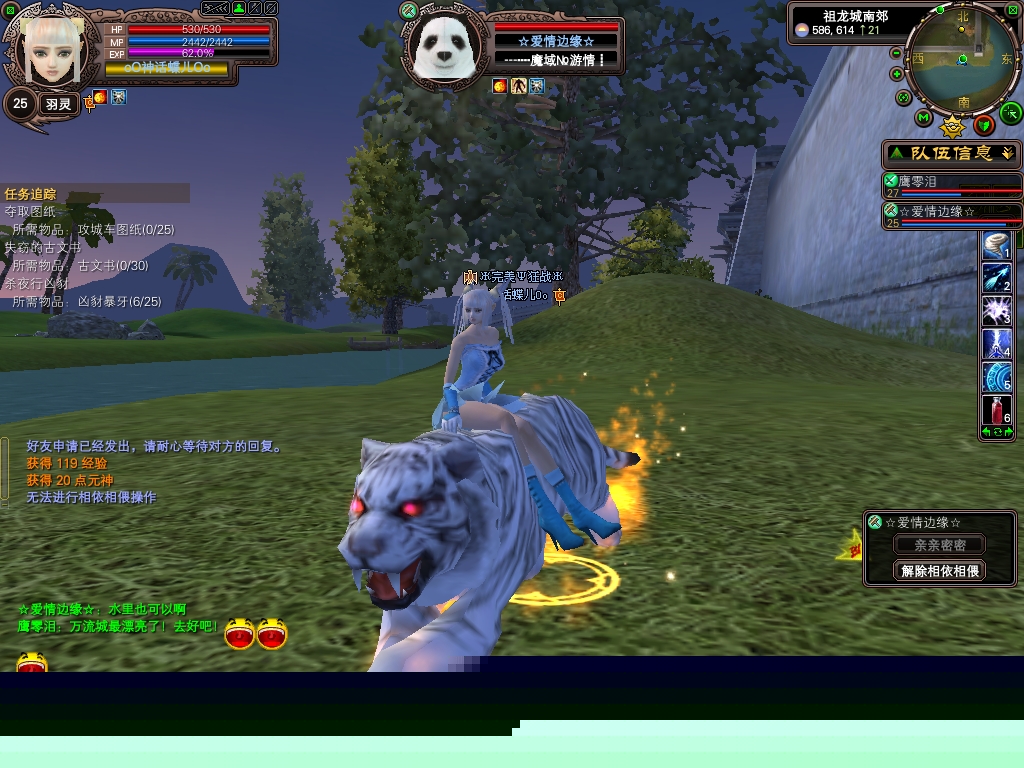Use the red potion in slot 6
This screenshot has width=1024, height=768.
(x=996, y=409)
